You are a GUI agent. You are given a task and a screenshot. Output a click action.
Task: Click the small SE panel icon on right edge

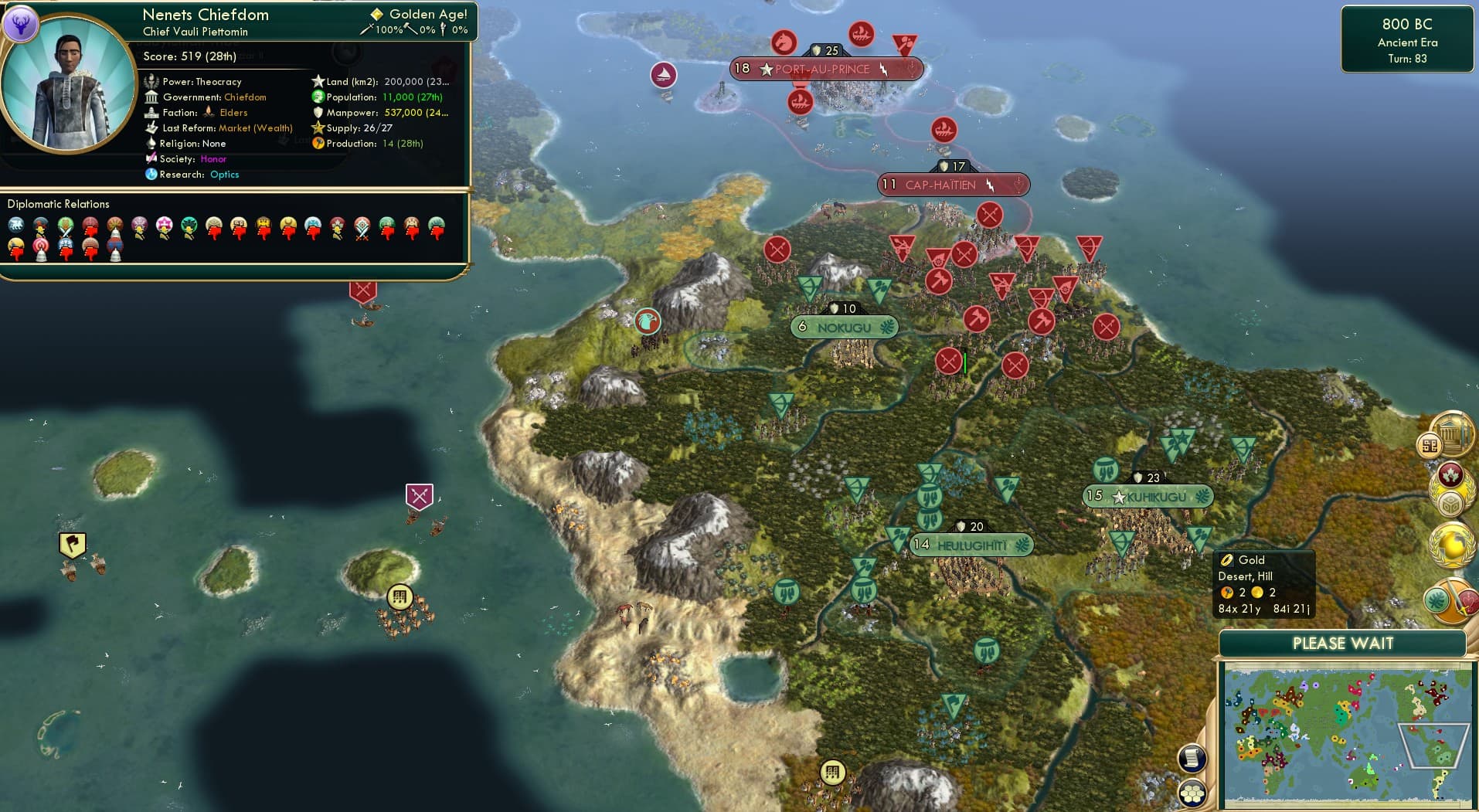point(1430,446)
